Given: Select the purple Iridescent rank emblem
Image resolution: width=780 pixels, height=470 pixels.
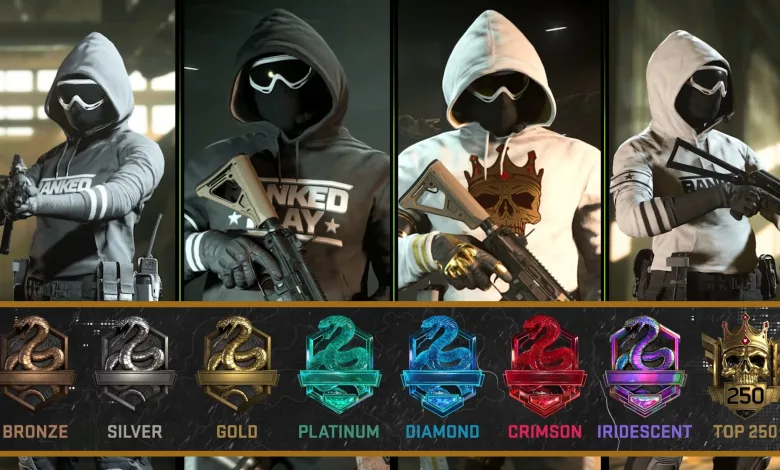Looking at the screenshot, I should click(x=645, y=364).
